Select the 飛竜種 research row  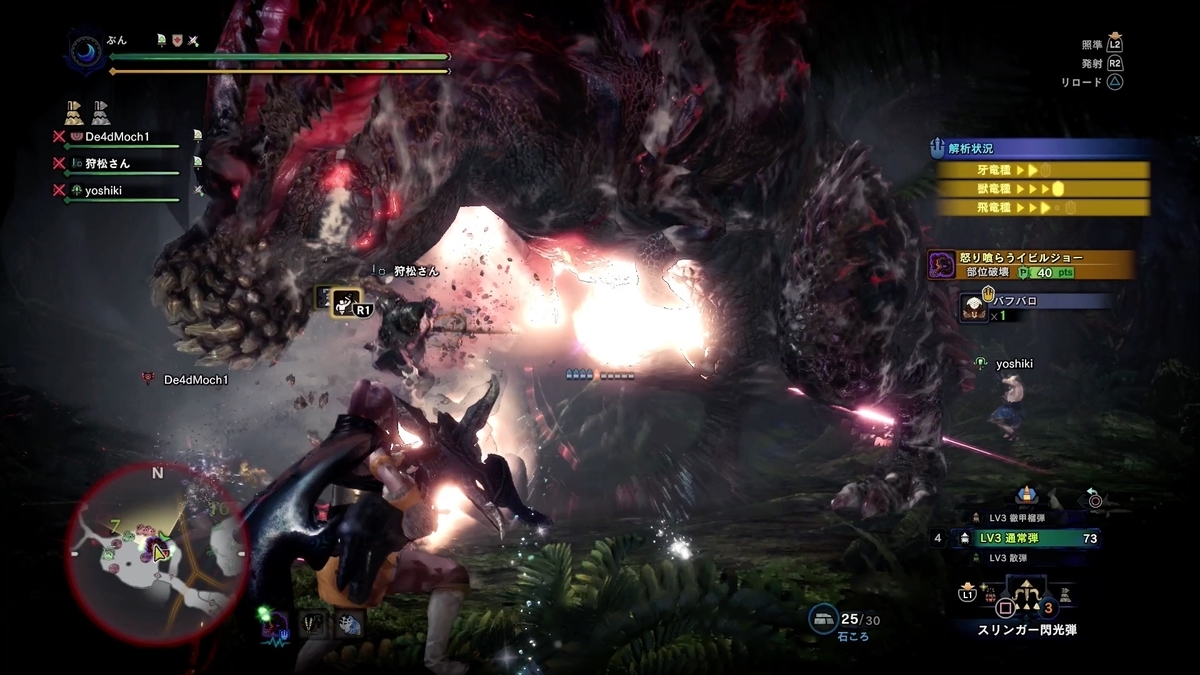point(1042,207)
